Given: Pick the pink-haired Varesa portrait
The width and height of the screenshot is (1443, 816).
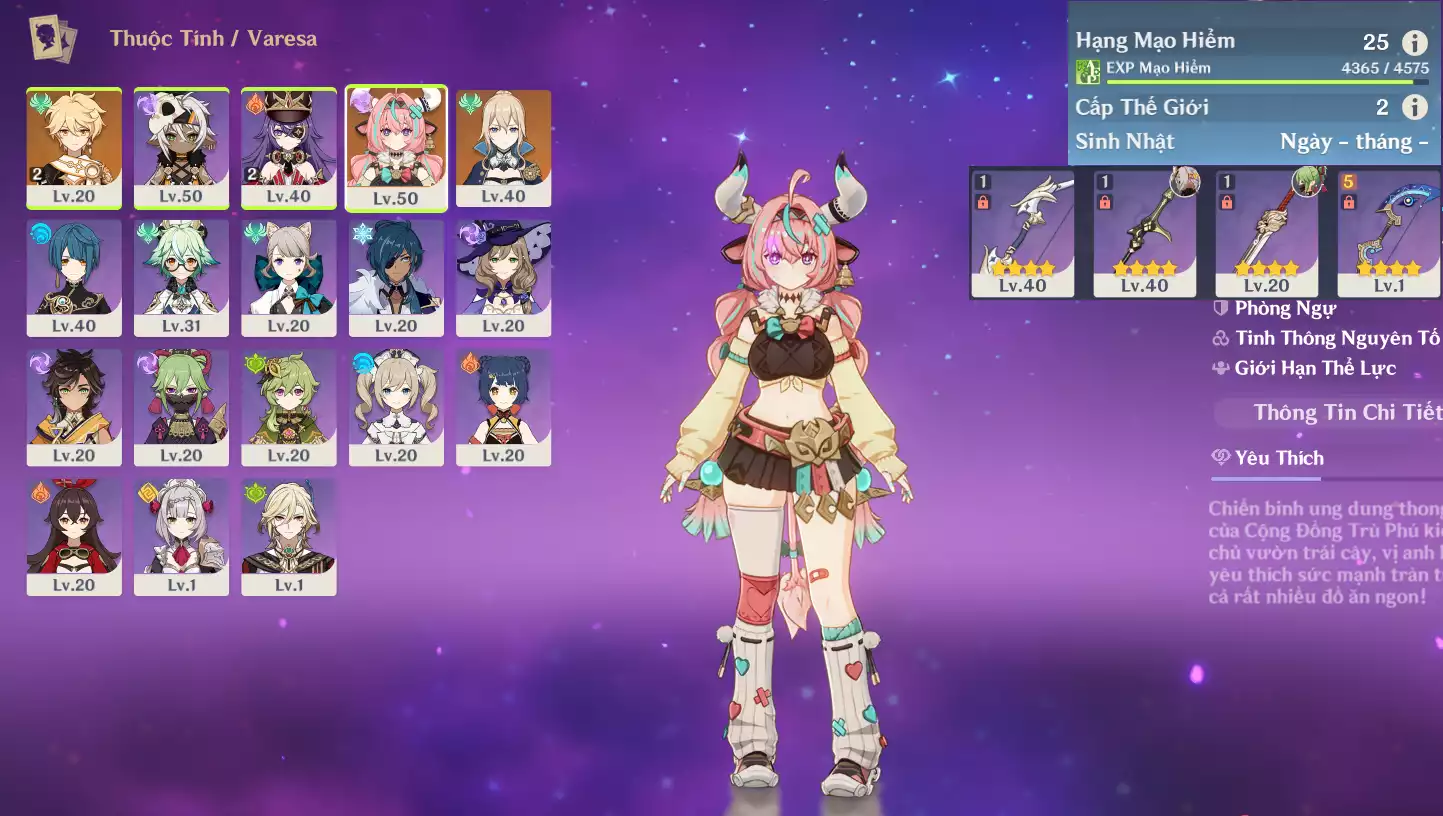Looking at the screenshot, I should click(396, 148).
